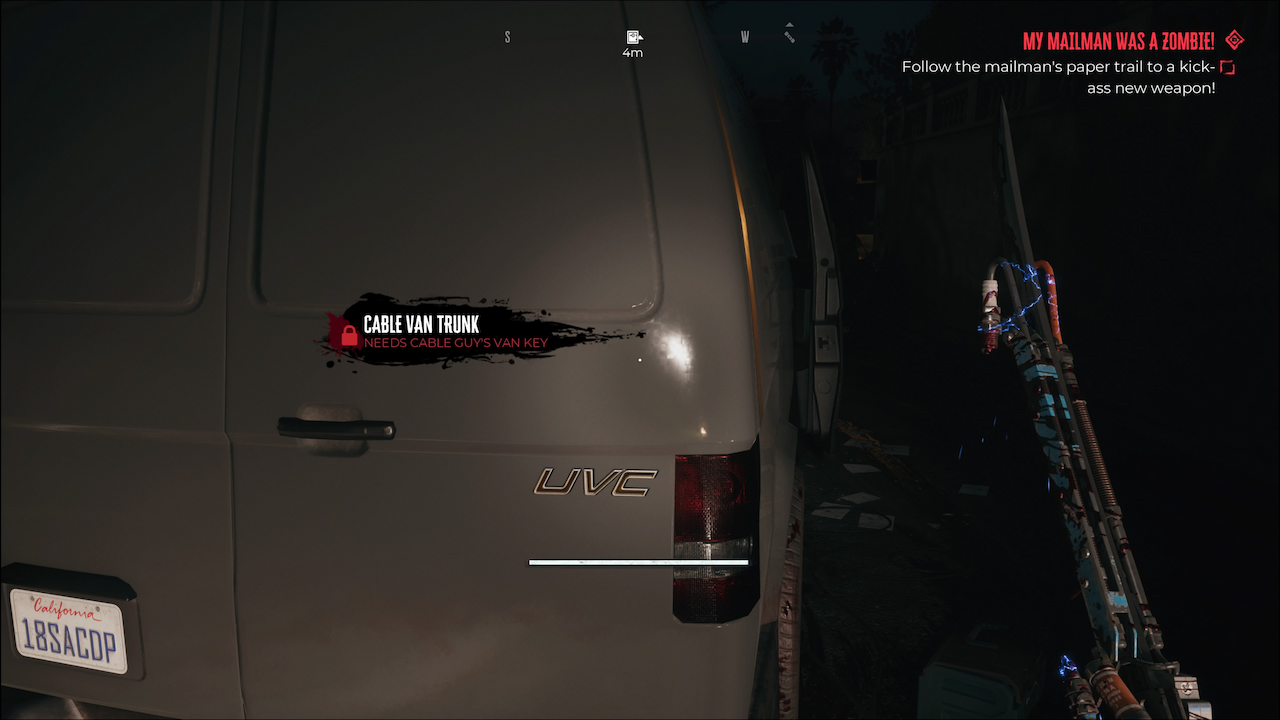Enable the waypoint distance display
The height and width of the screenshot is (720, 1280).
(633, 52)
